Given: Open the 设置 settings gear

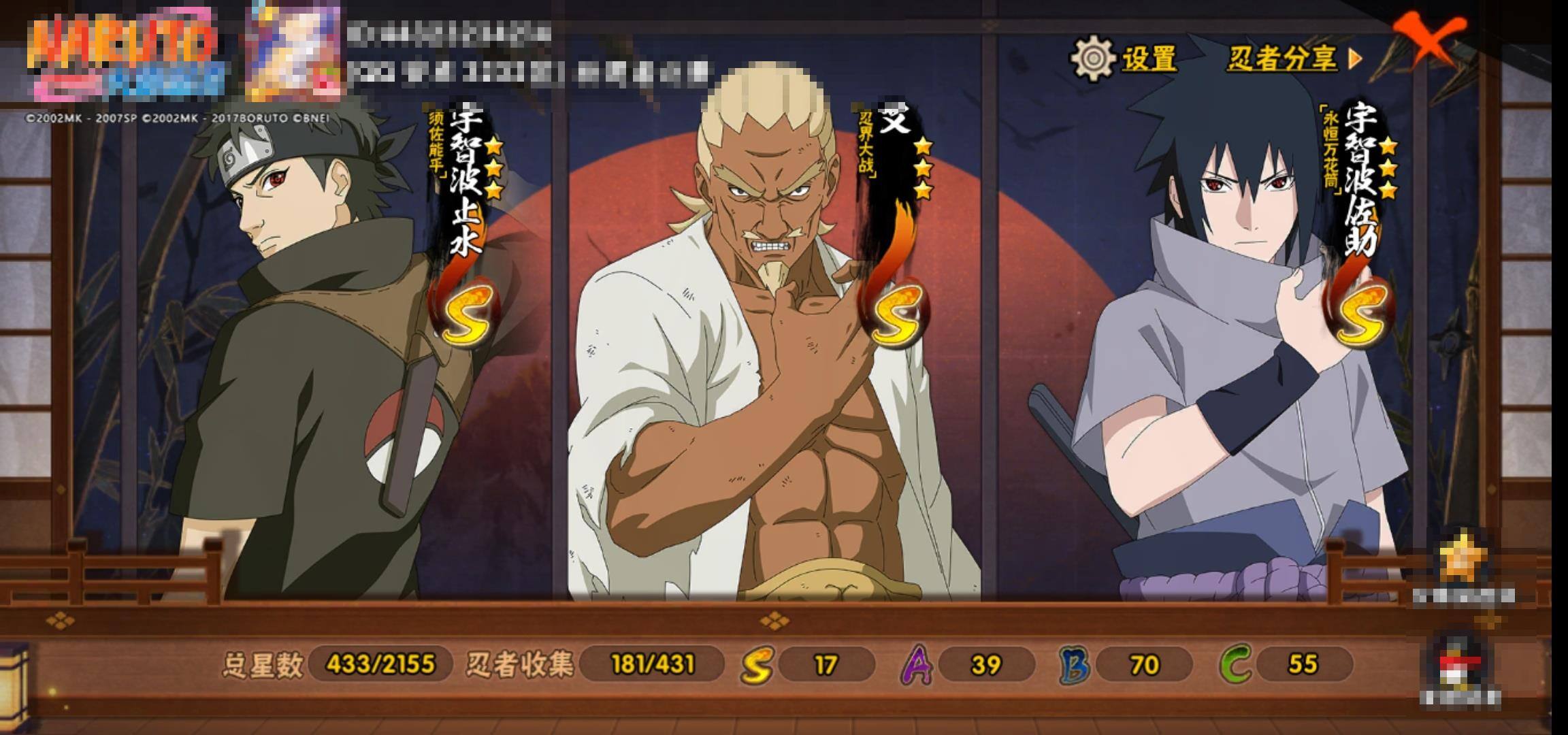Looking at the screenshot, I should (x=1124, y=59).
